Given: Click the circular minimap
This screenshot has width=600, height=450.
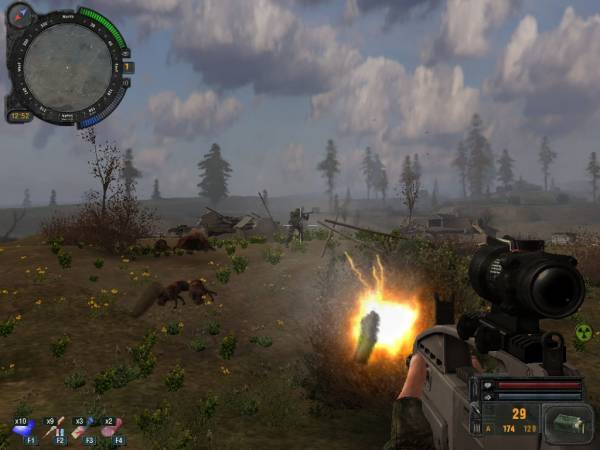Looking at the screenshot, I should point(68,66).
